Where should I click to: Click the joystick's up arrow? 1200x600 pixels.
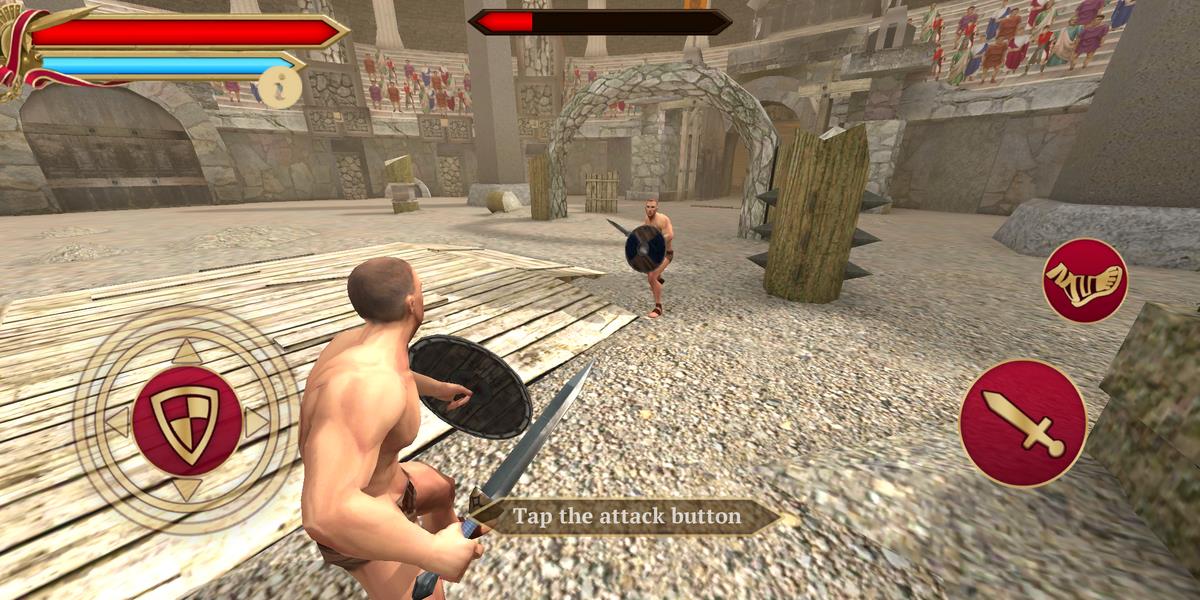pos(186,352)
